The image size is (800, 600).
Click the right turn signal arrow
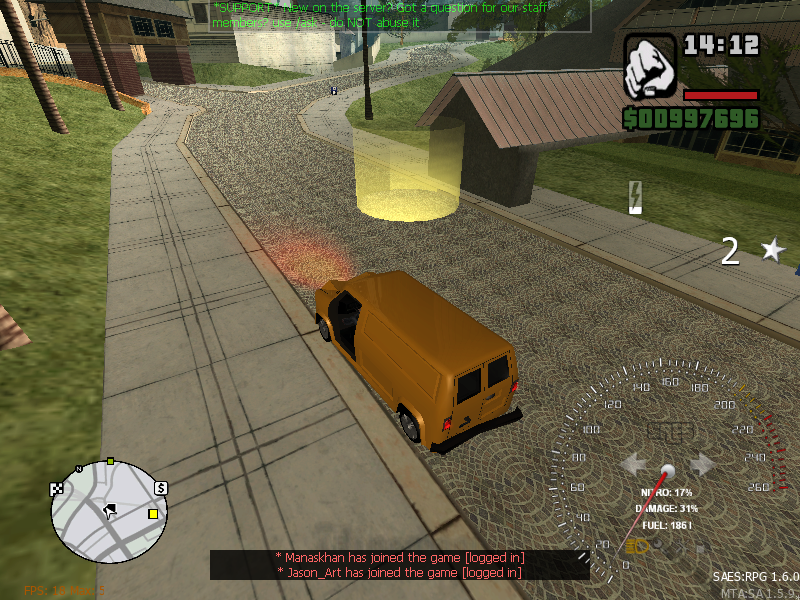click(702, 464)
